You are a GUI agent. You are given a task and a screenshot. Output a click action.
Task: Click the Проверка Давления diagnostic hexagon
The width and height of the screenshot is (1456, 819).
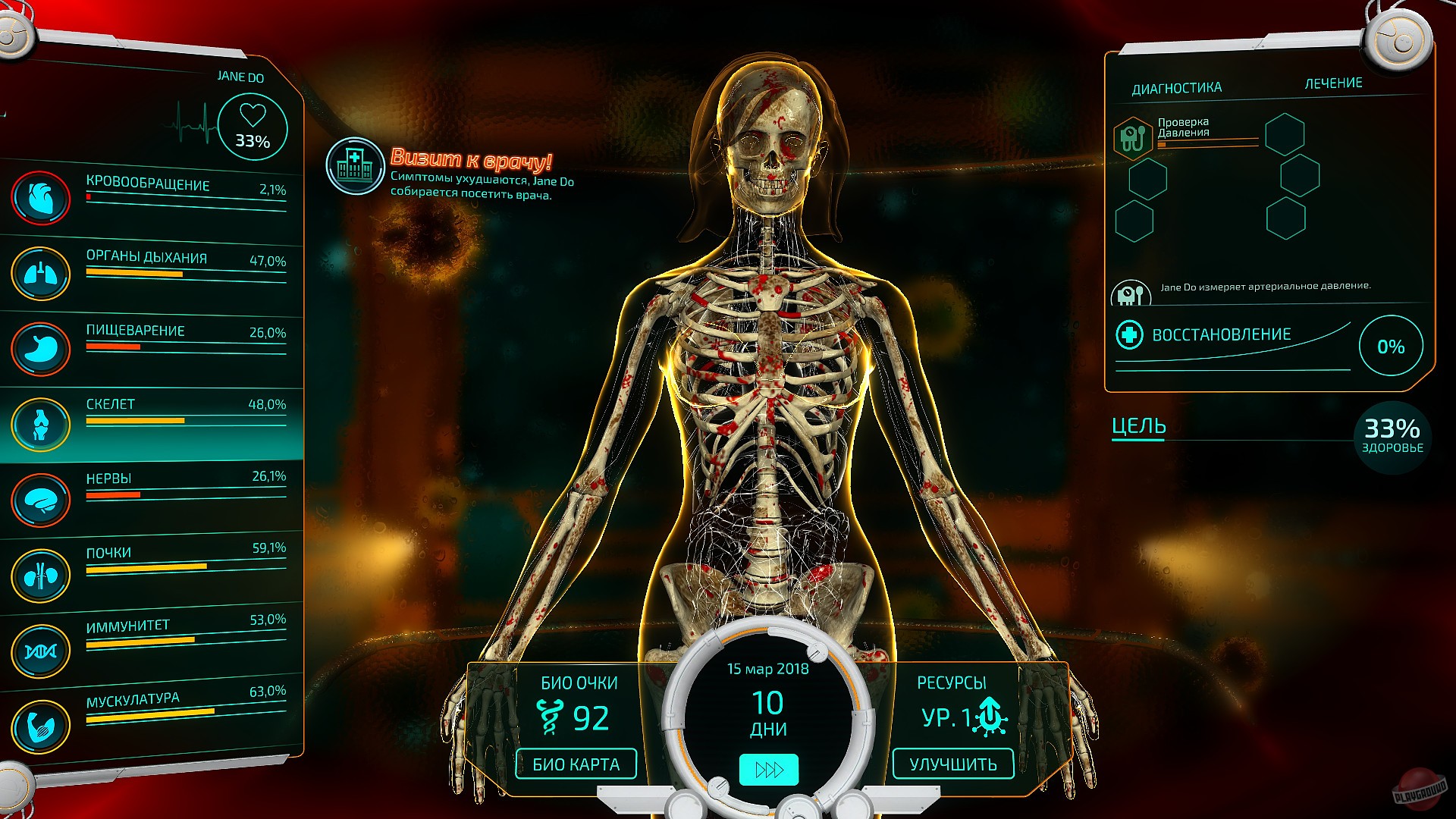point(1133,140)
